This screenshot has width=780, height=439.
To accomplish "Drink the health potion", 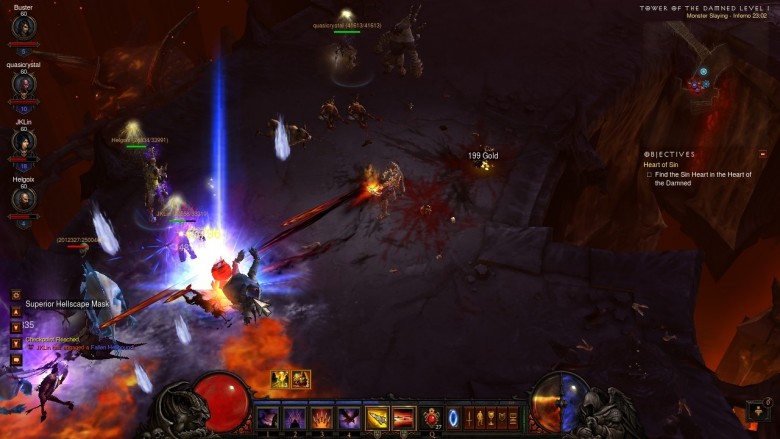I will pyautogui.click(x=432, y=418).
